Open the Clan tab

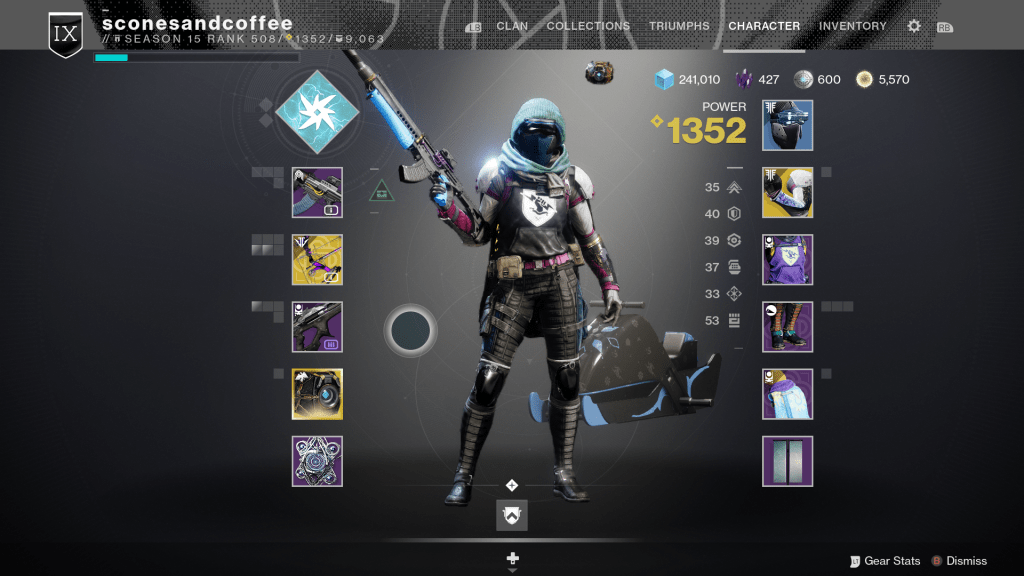pos(512,26)
